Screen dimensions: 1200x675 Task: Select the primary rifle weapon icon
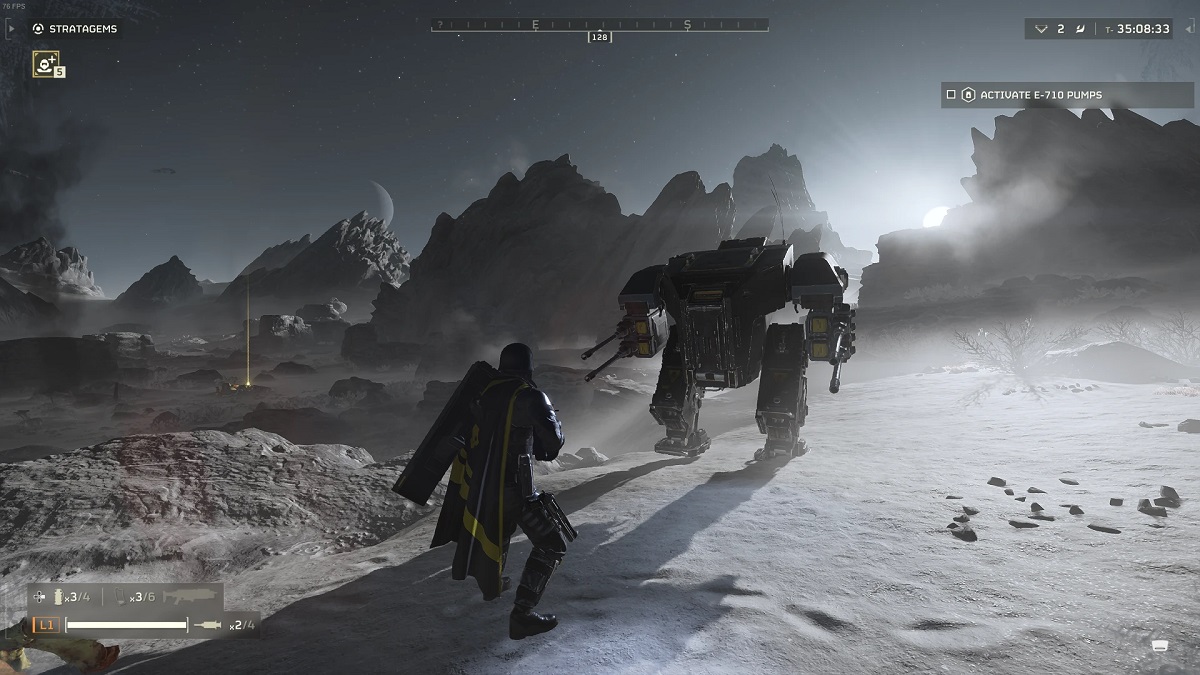coord(190,596)
